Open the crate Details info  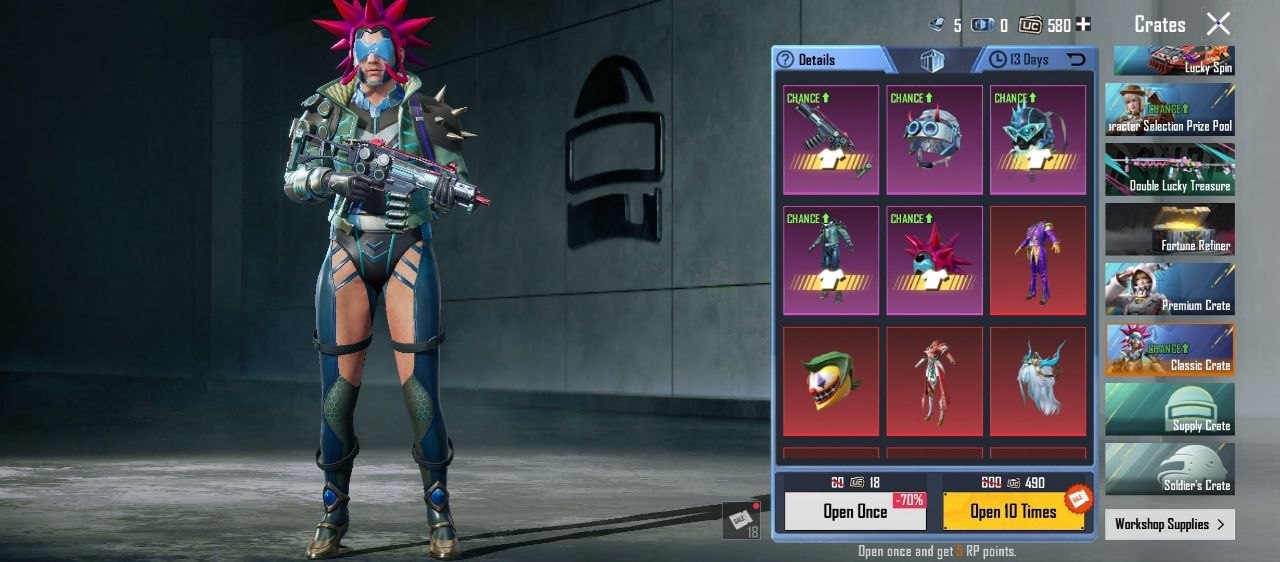pos(807,60)
